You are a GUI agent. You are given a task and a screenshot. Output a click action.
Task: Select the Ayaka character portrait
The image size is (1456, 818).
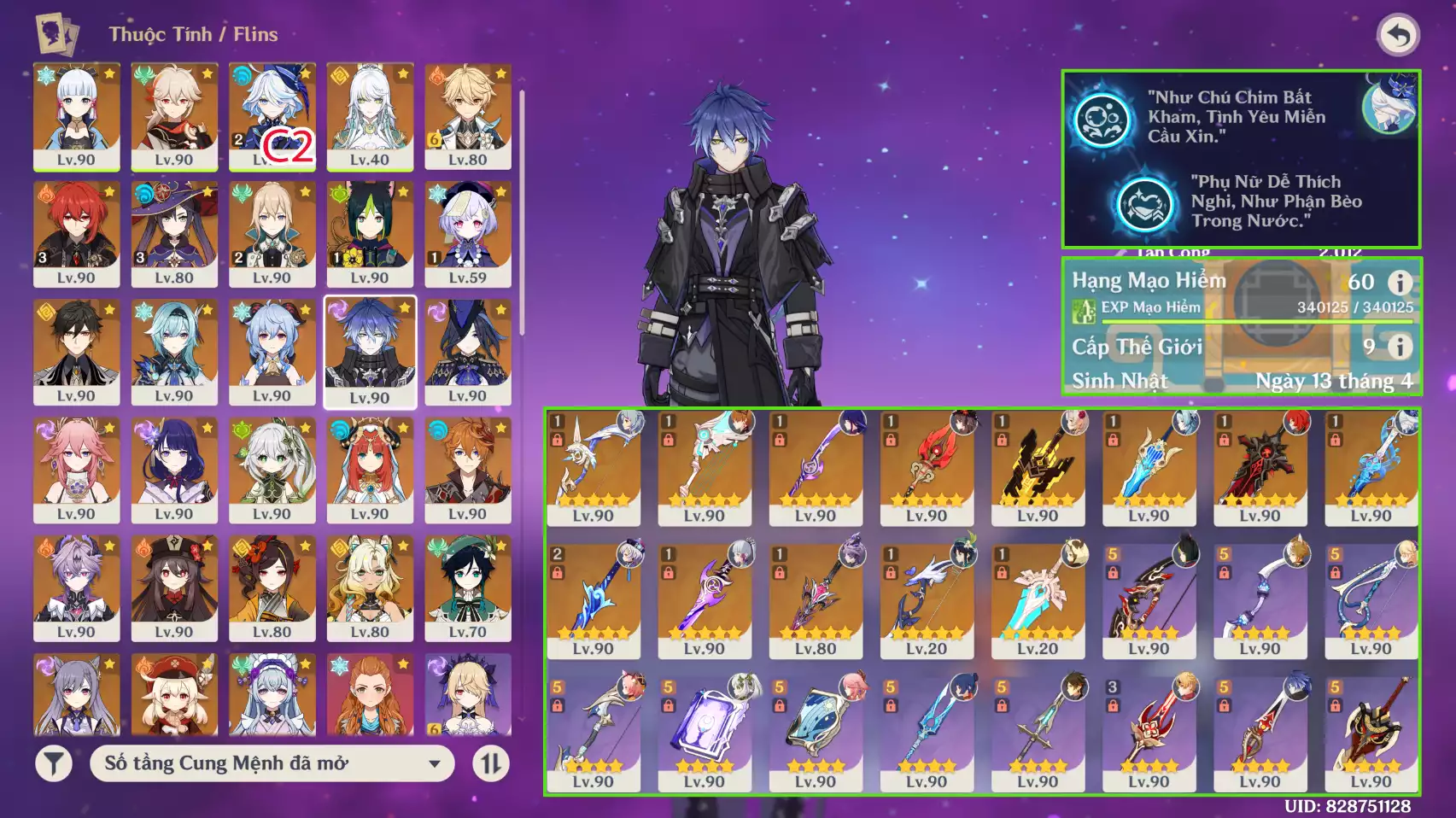pos(76,115)
